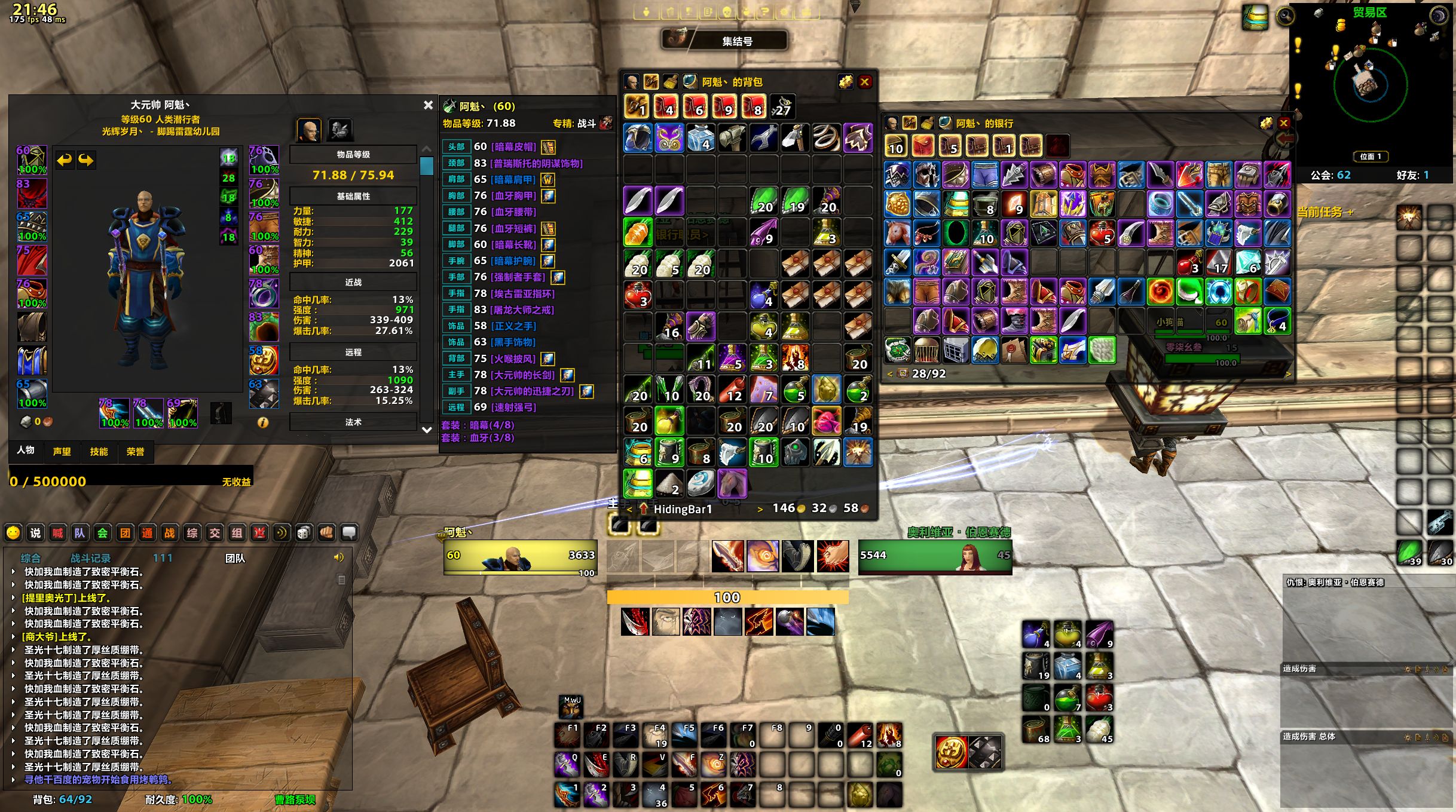Select the 大元帅的长剑 main-hand item row
Viewport: 1456px width, 812px height.
tap(522, 375)
